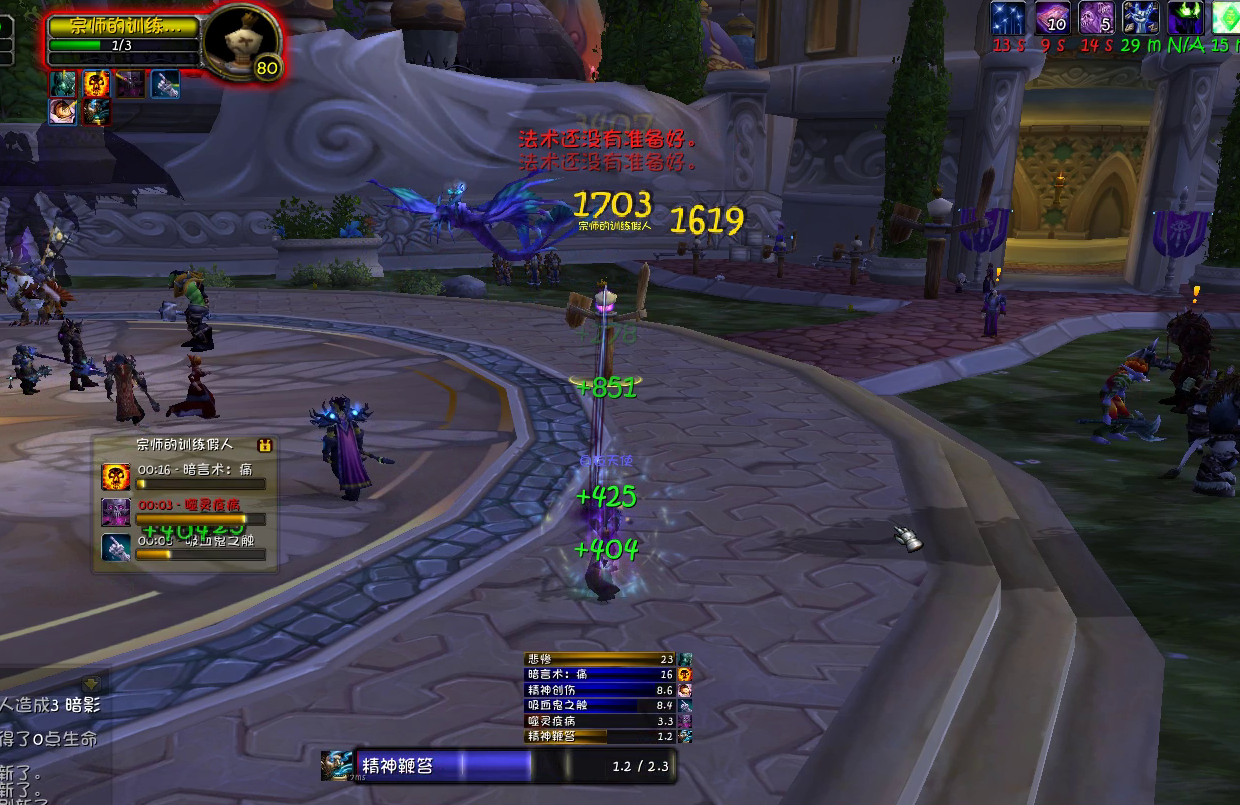Click the Shadow Word: Pain skull icon in the timer panel
The height and width of the screenshot is (805, 1240).
point(116,476)
